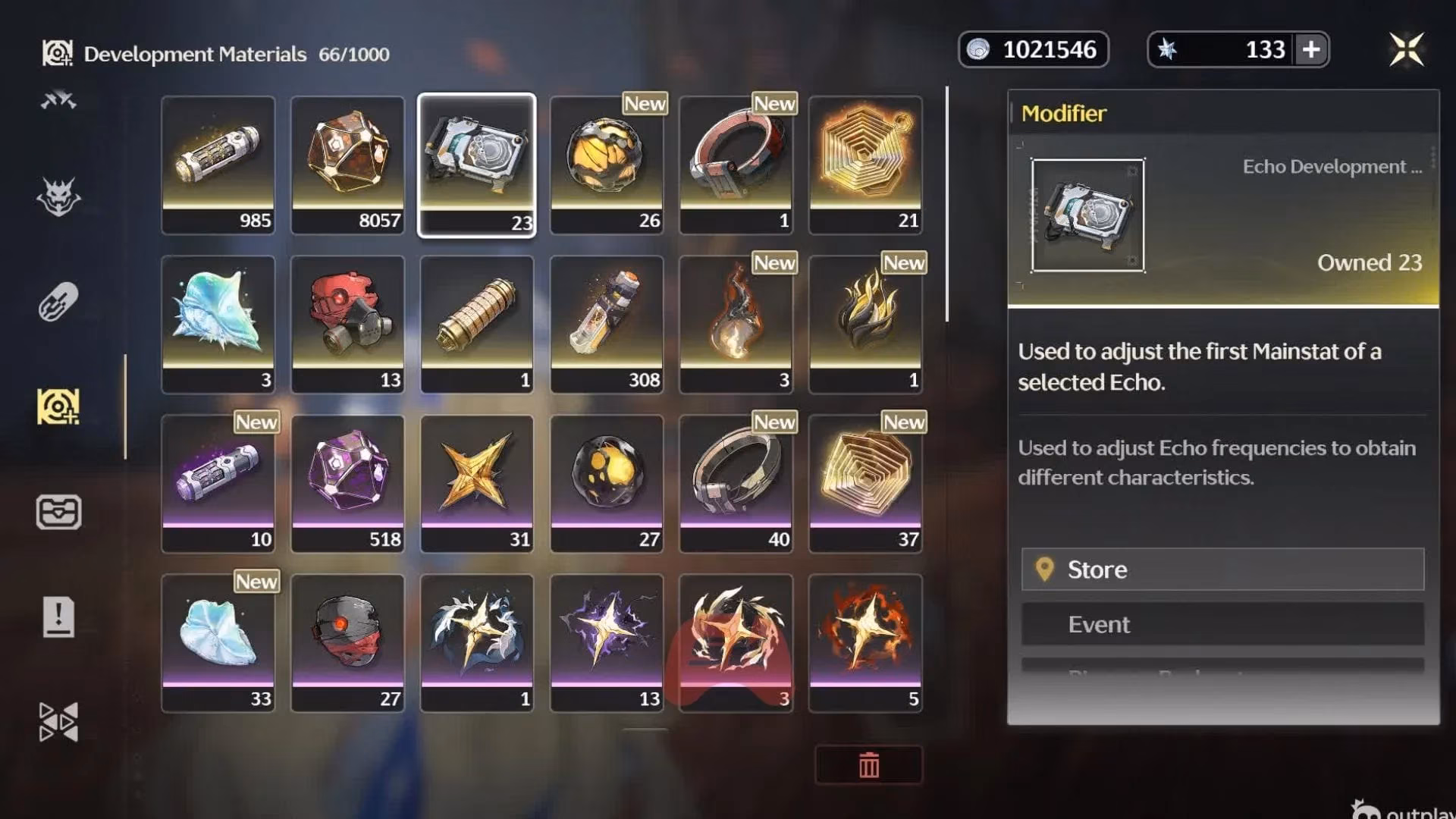Click the red trash can delete button
This screenshot has height=819, width=1456.
869,764
